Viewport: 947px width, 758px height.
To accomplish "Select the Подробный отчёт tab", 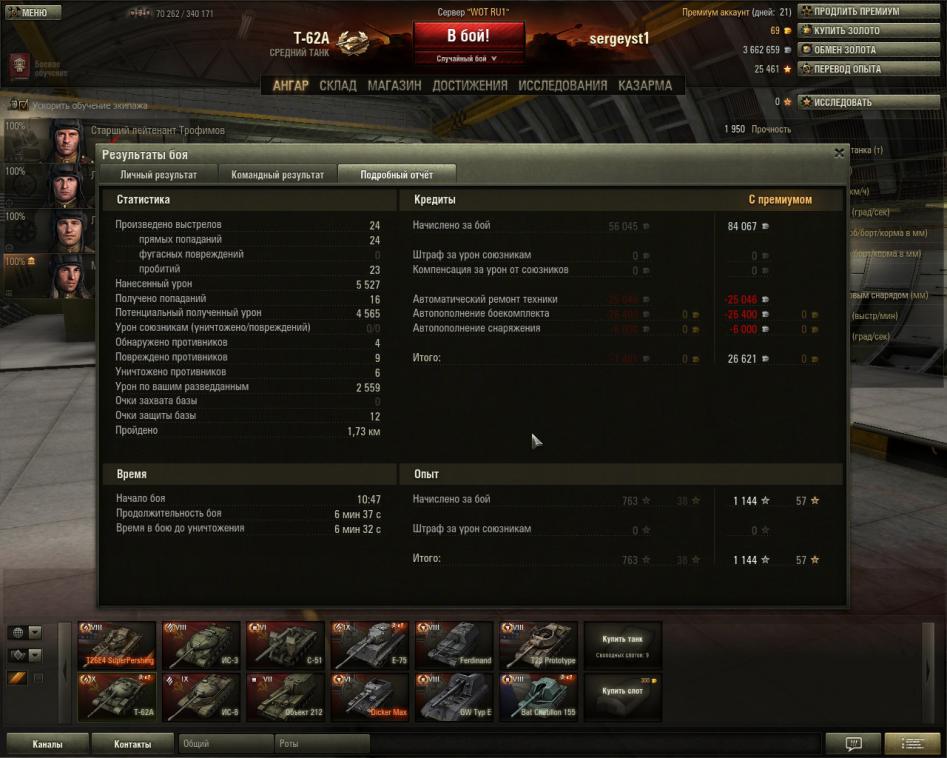I will pyautogui.click(x=397, y=174).
